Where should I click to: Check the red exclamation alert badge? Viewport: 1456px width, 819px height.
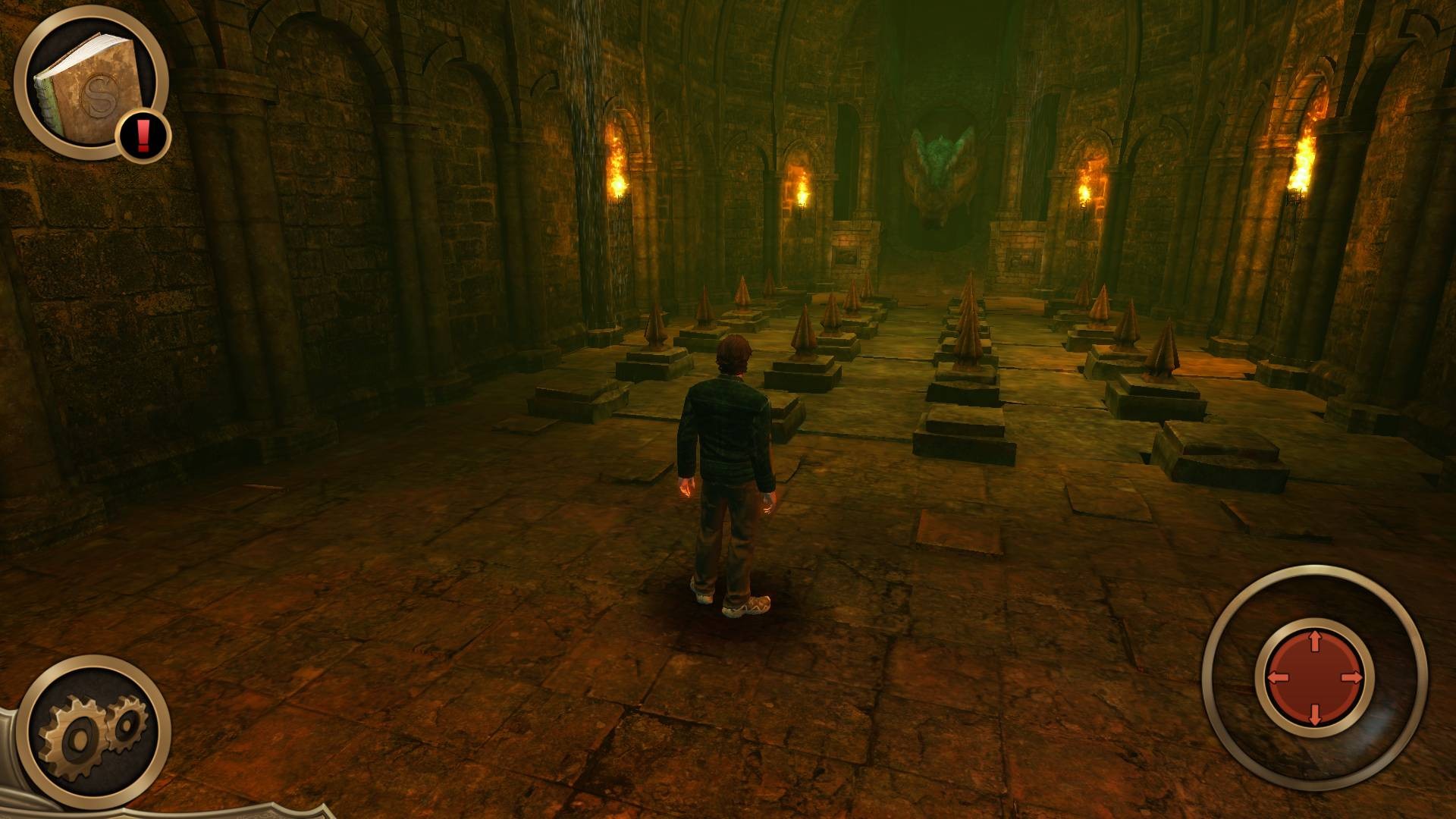pyautogui.click(x=143, y=136)
